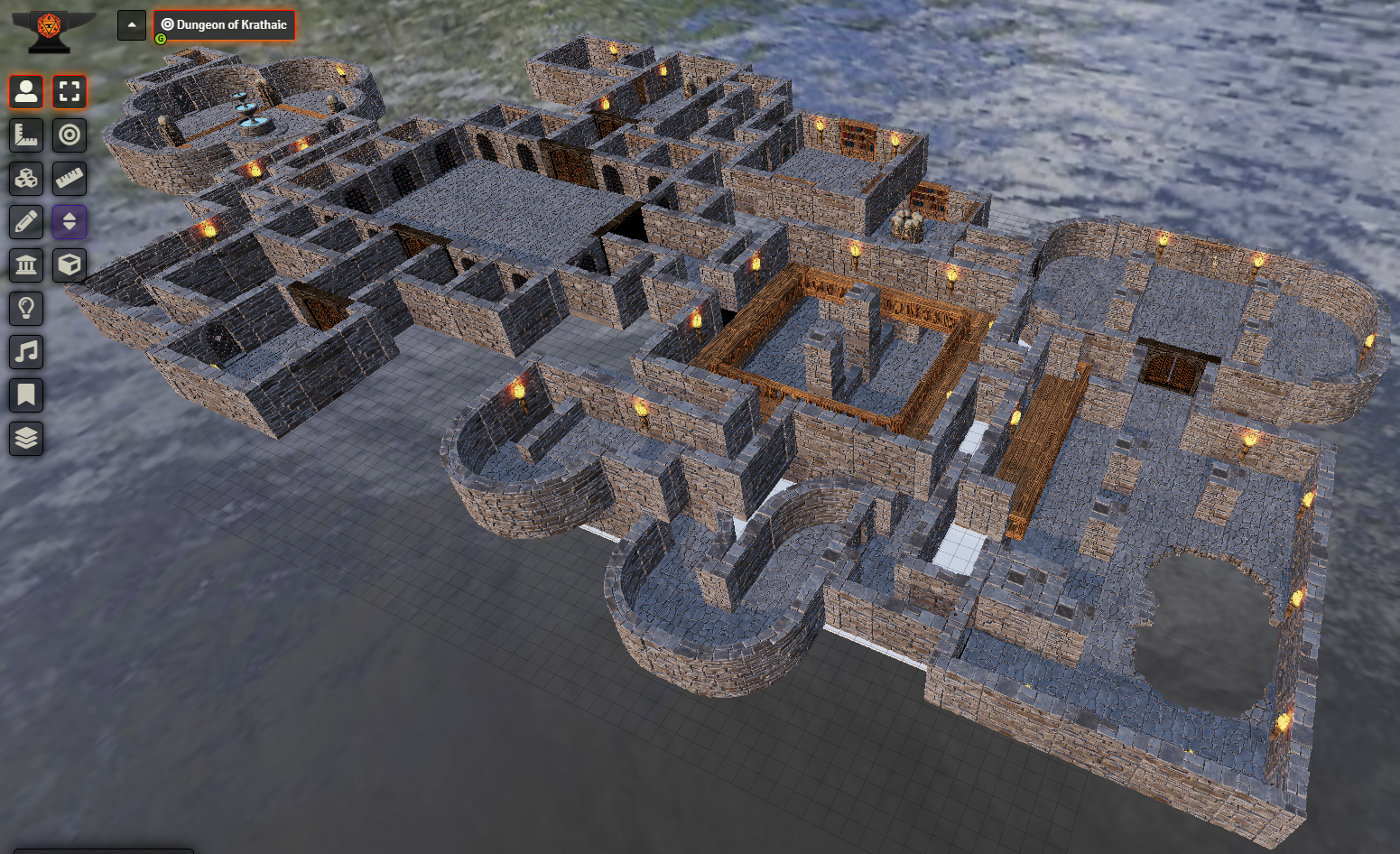Open the building placement tool

25,265
